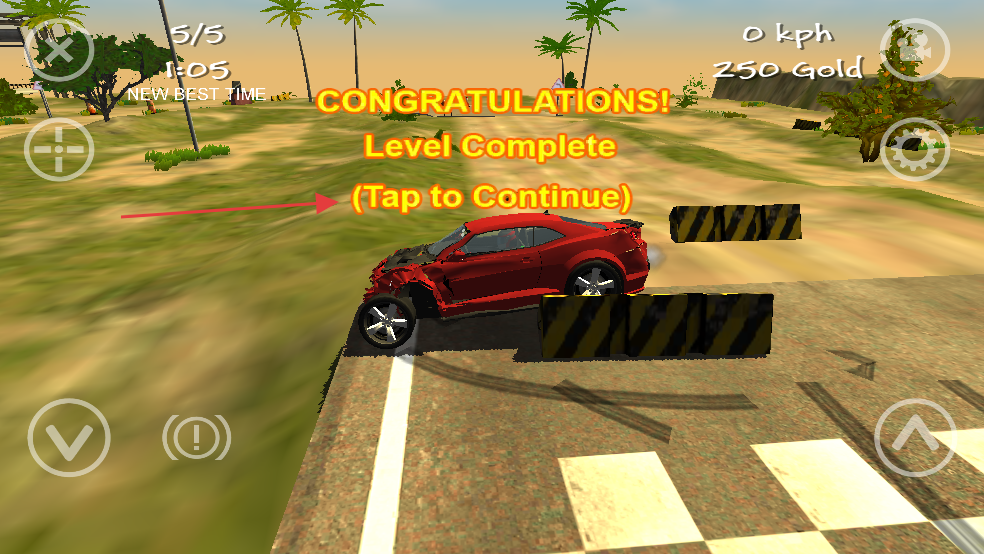The width and height of the screenshot is (984, 554).
Task: Tap the X close button
Action: click(58, 47)
